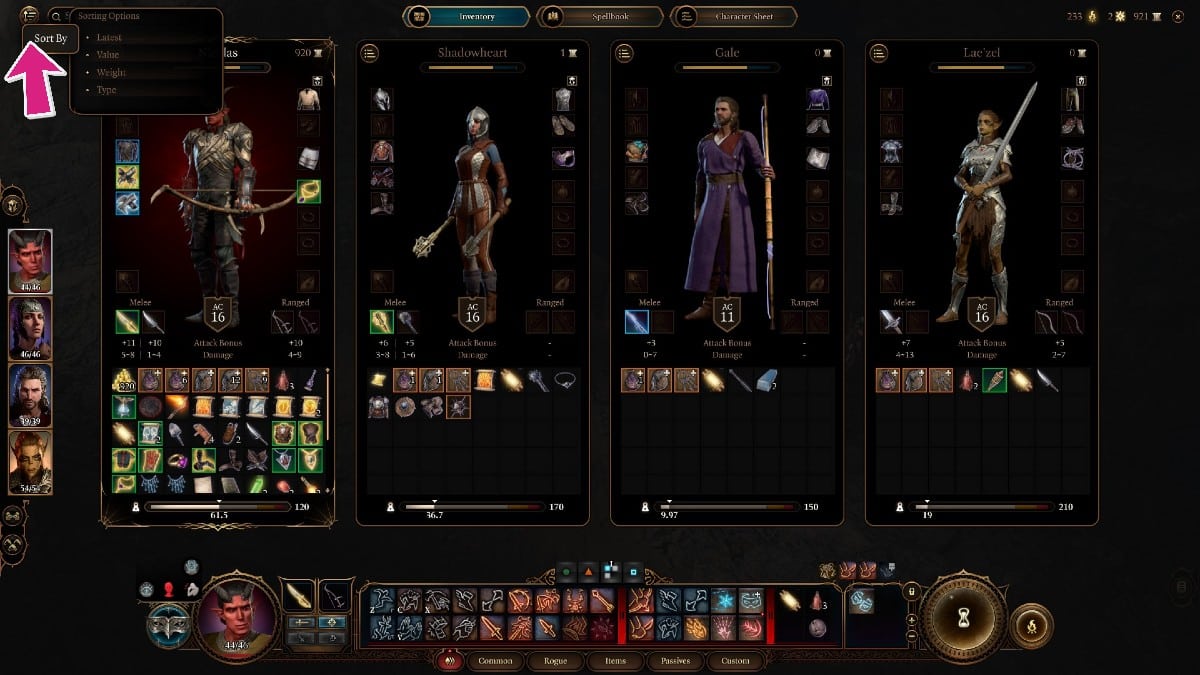This screenshot has width=1200, height=675.
Task: Open the Items hotbar tab
Action: [615, 661]
